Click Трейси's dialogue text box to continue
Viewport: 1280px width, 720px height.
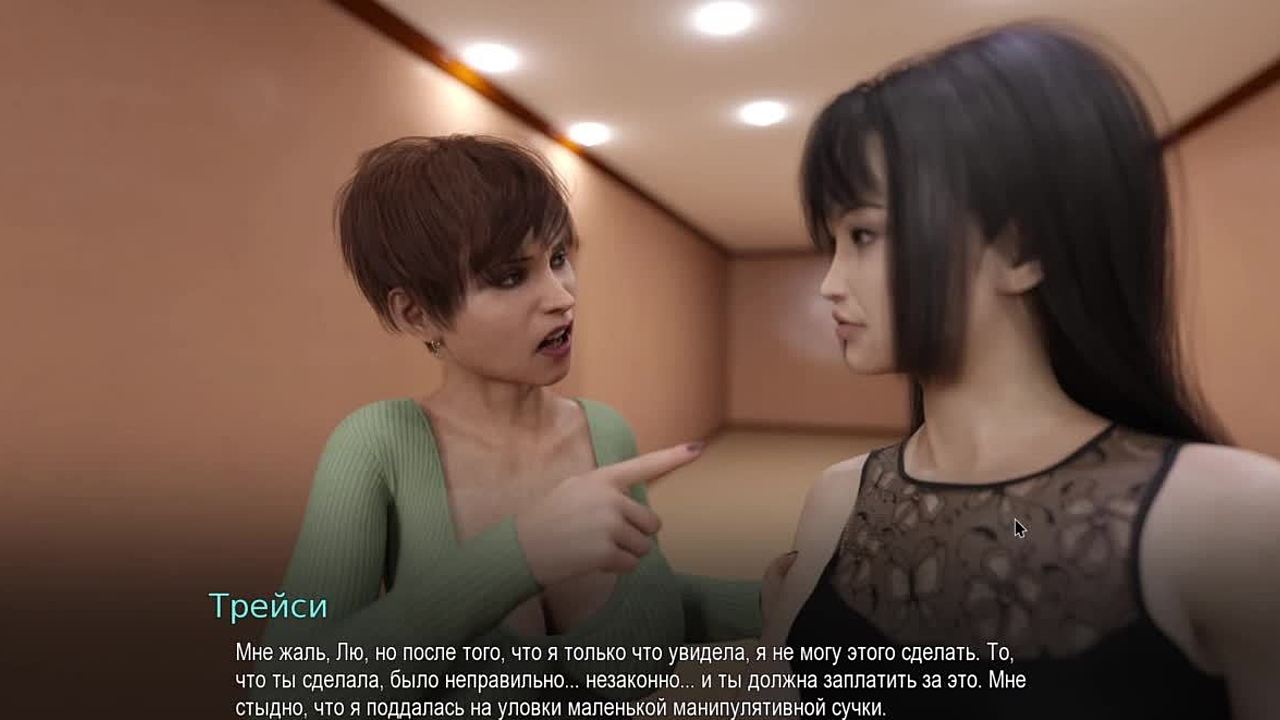point(630,680)
